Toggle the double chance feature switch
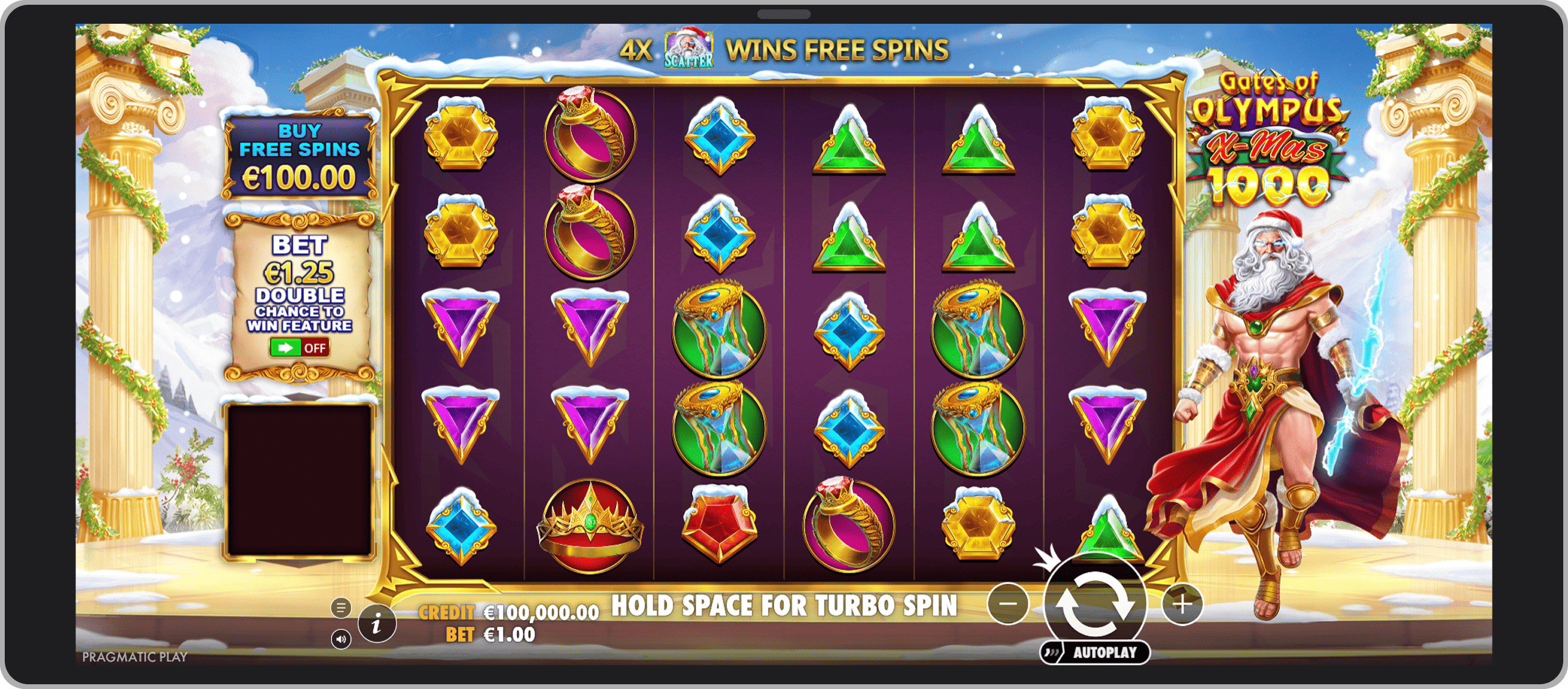Image resolution: width=1568 pixels, height=689 pixels. click(299, 347)
